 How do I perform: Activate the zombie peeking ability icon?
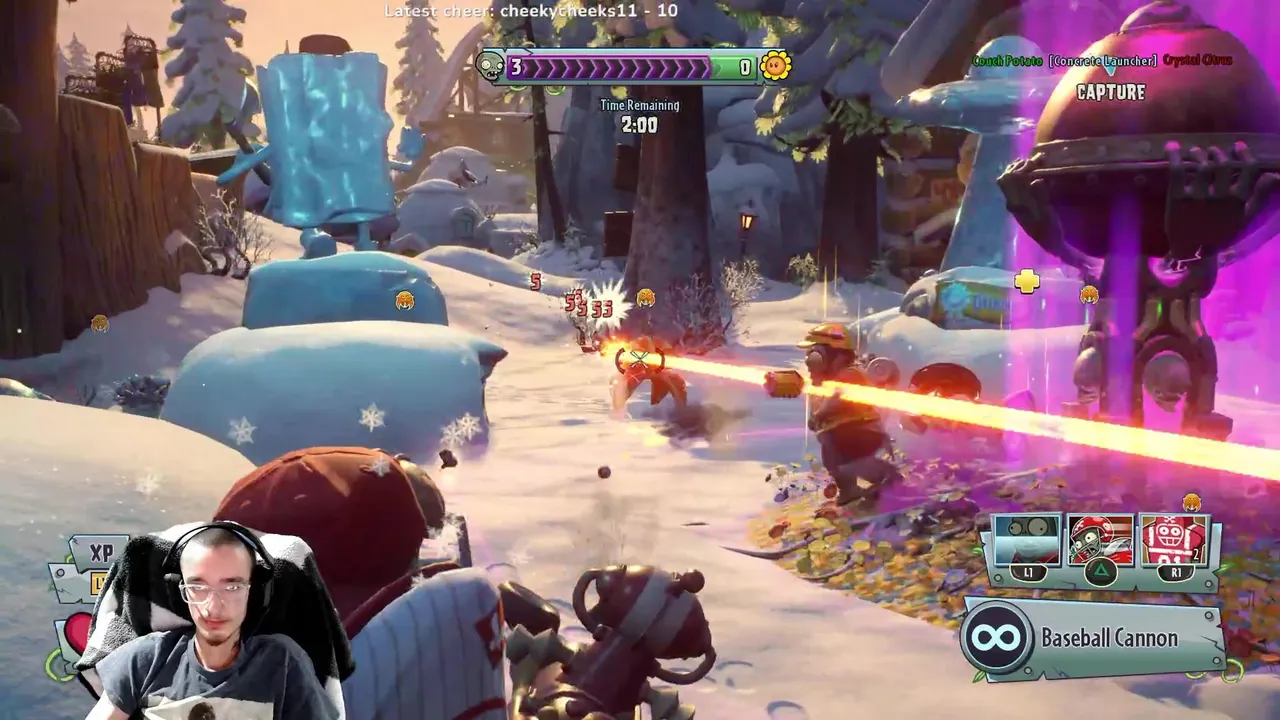(1026, 541)
